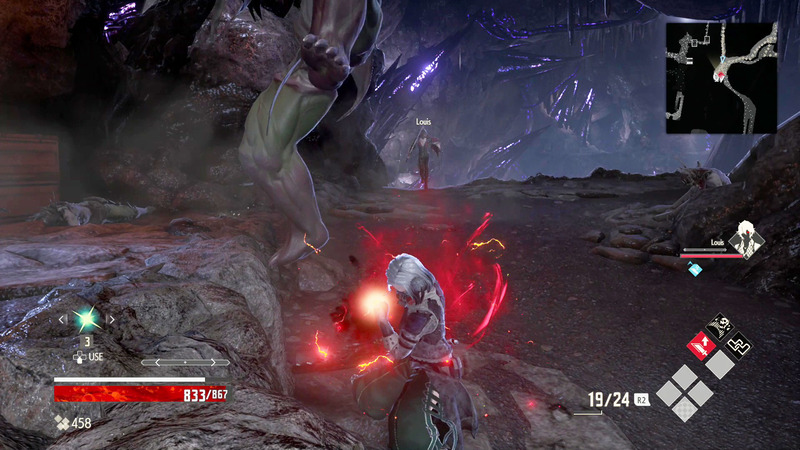The image size is (800, 450).
Task: Activate the red sword-and-arrow gift icon
Action: pyautogui.click(x=701, y=345)
